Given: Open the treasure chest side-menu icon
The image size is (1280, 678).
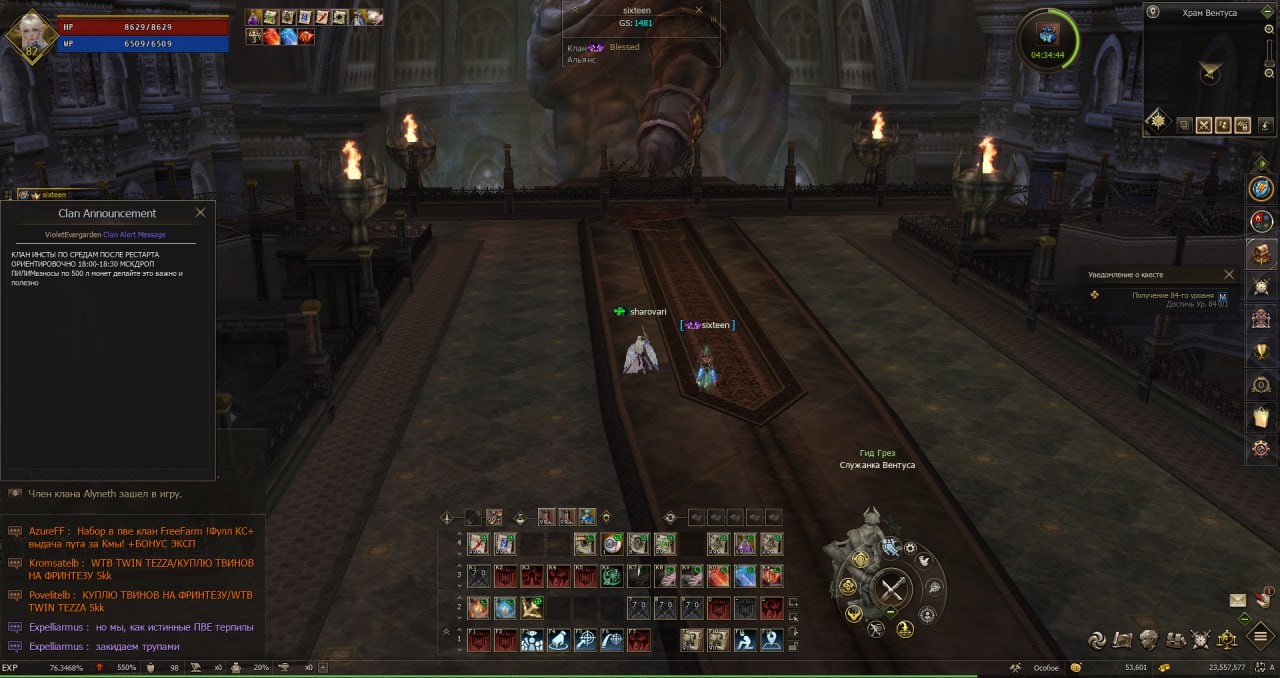Looking at the screenshot, I should click(x=1261, y=253).
